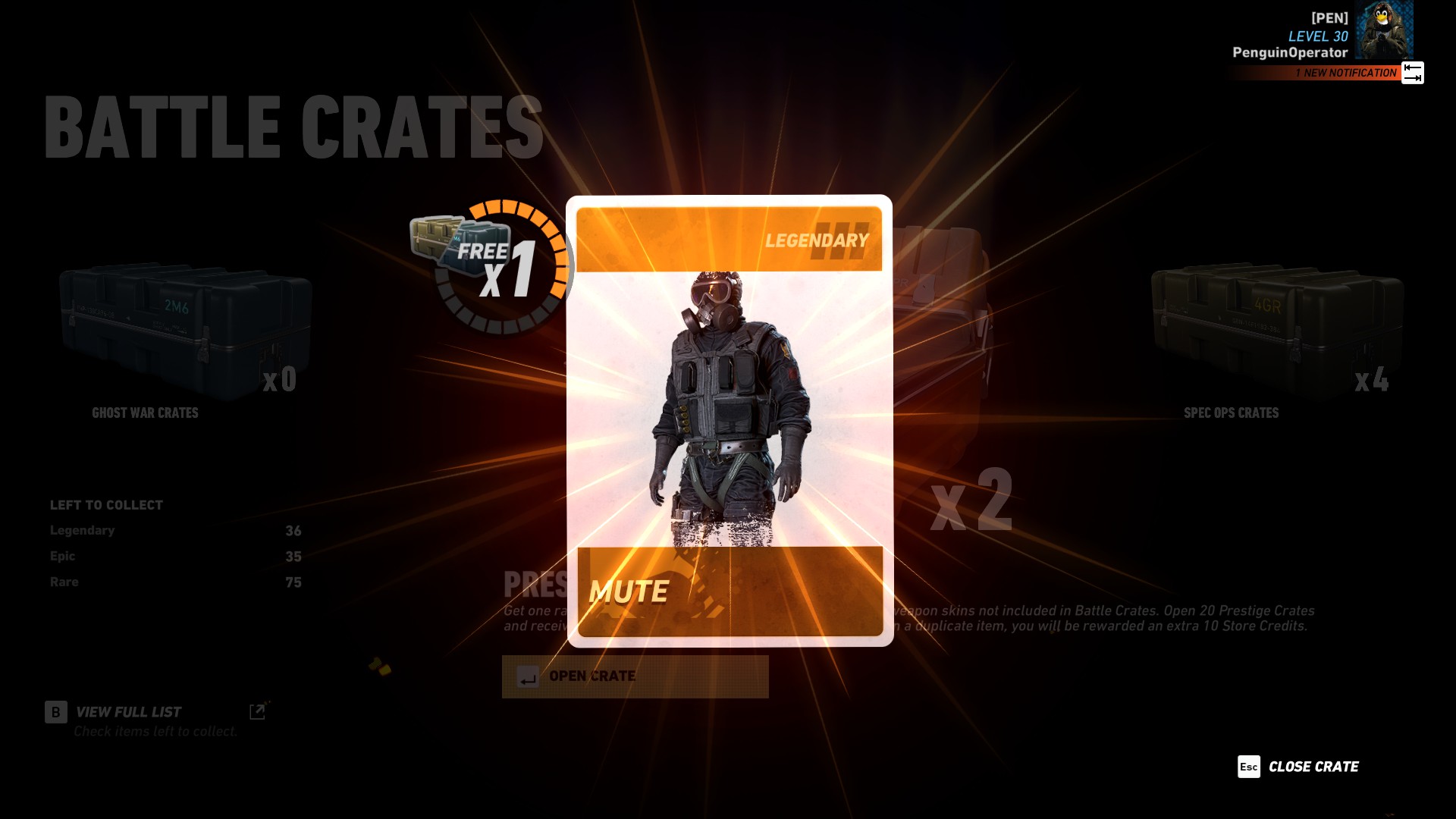The height and width of the screenshot is (819, 1456).
Task: Select the Epic row under Left To Collect
Action: tap(174, 556)
